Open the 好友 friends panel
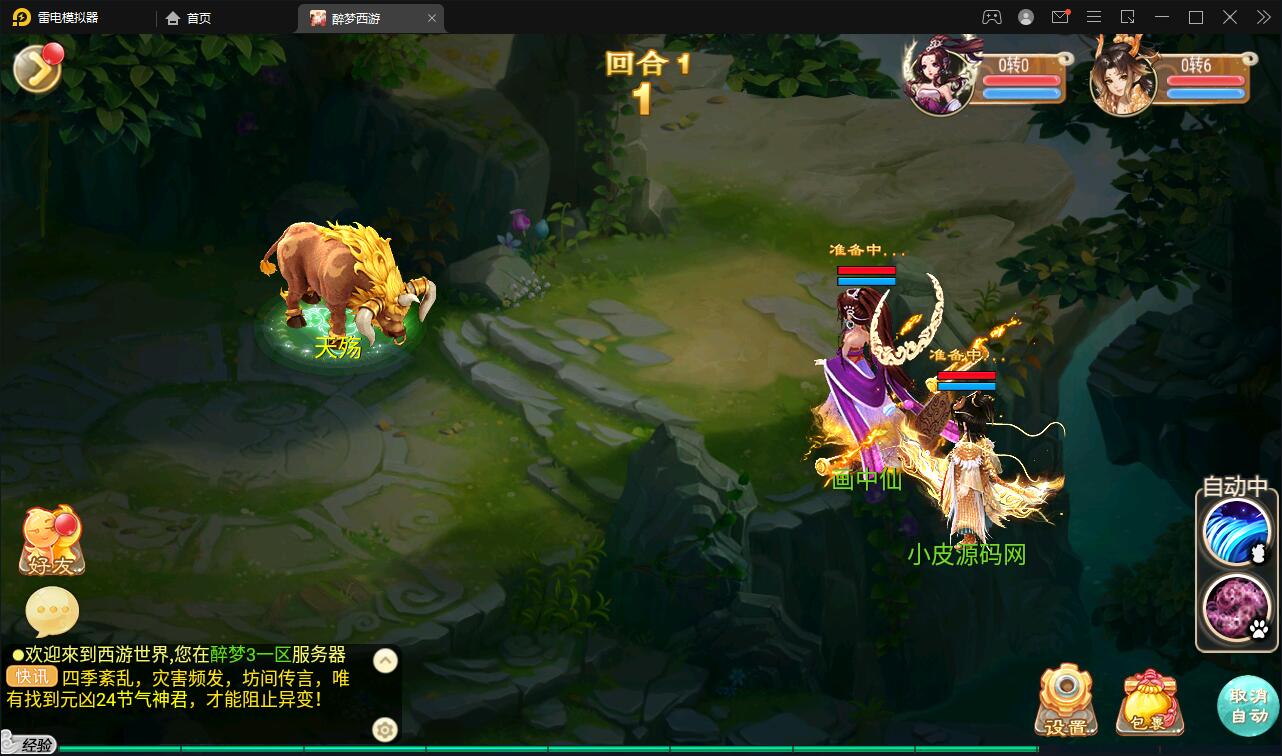This screenshot has width=1282, height=756. [50, 545]
